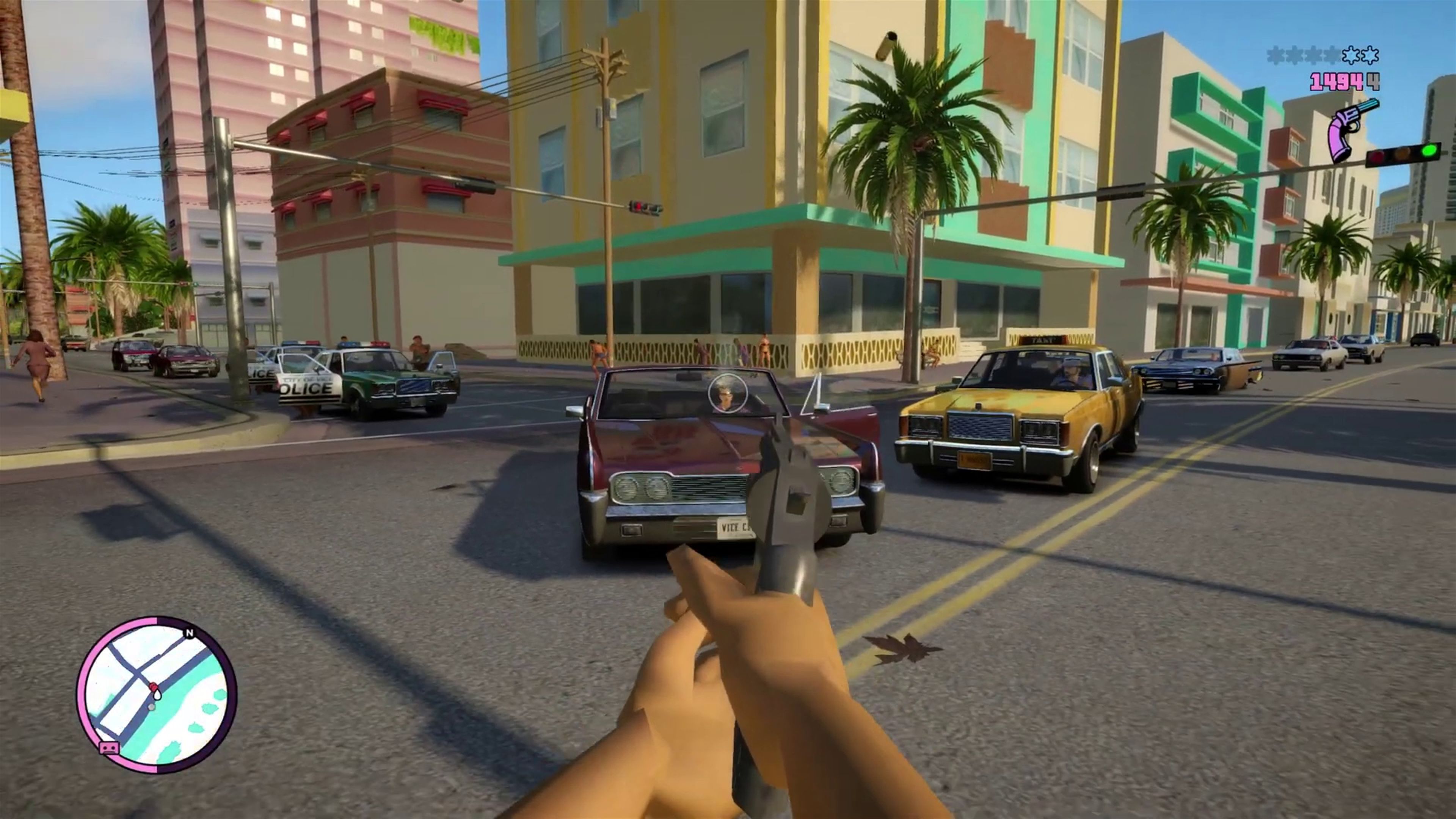The width and height of the screenshot is (1456, 819).
Task: Click the cassette radio icon on the minimap
Action: tap(108, 748)
